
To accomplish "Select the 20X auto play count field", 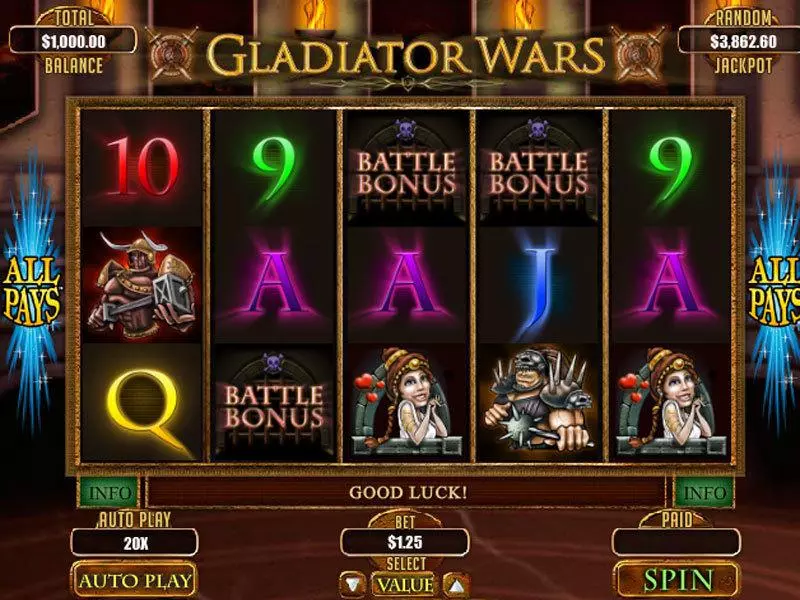I will [x=134, y=542].
